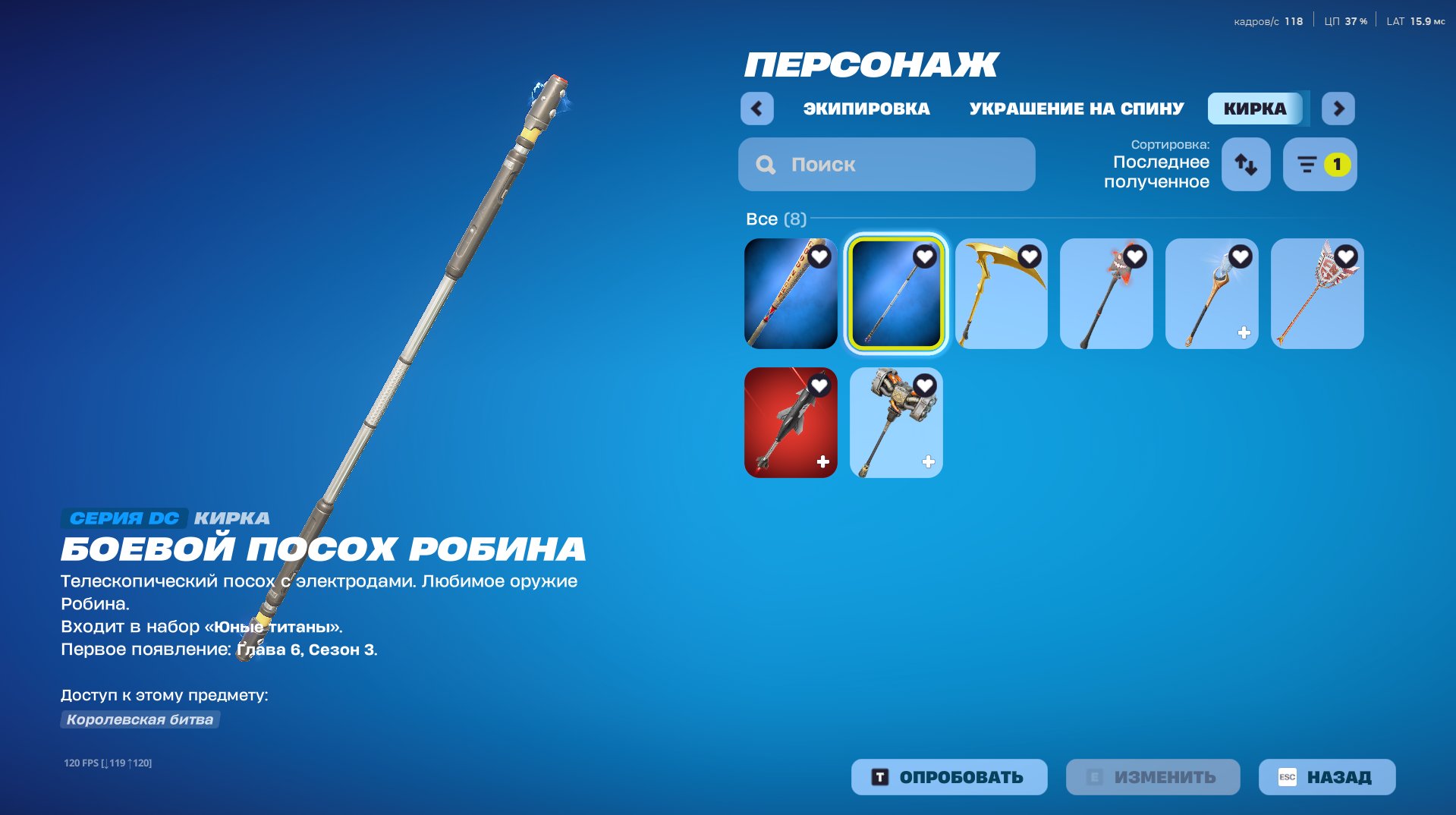Click the left chevron to previous category
Image resolution: width=1456 pixels, height=815 pixels.
[756, 108]
